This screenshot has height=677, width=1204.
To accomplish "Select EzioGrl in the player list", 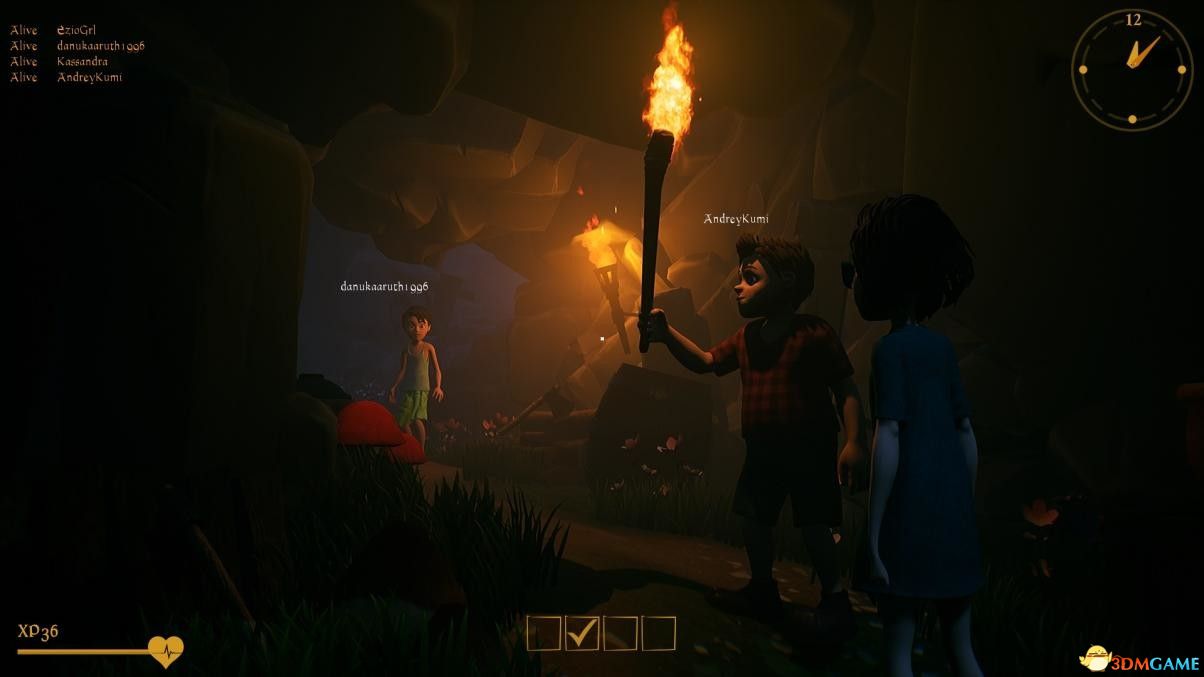I will pos(77,30).
